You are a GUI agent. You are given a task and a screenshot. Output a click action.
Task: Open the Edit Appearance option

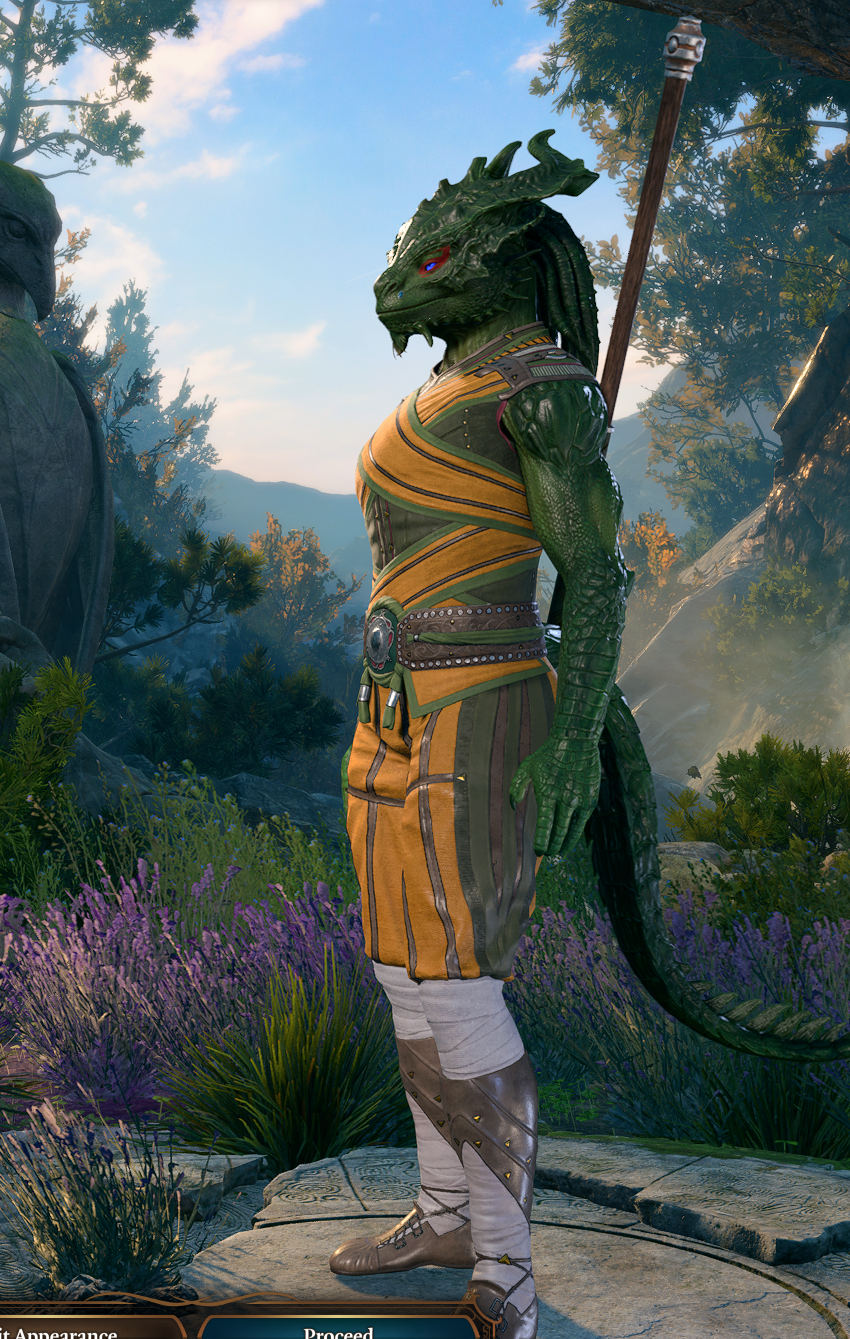(70, 1330)
